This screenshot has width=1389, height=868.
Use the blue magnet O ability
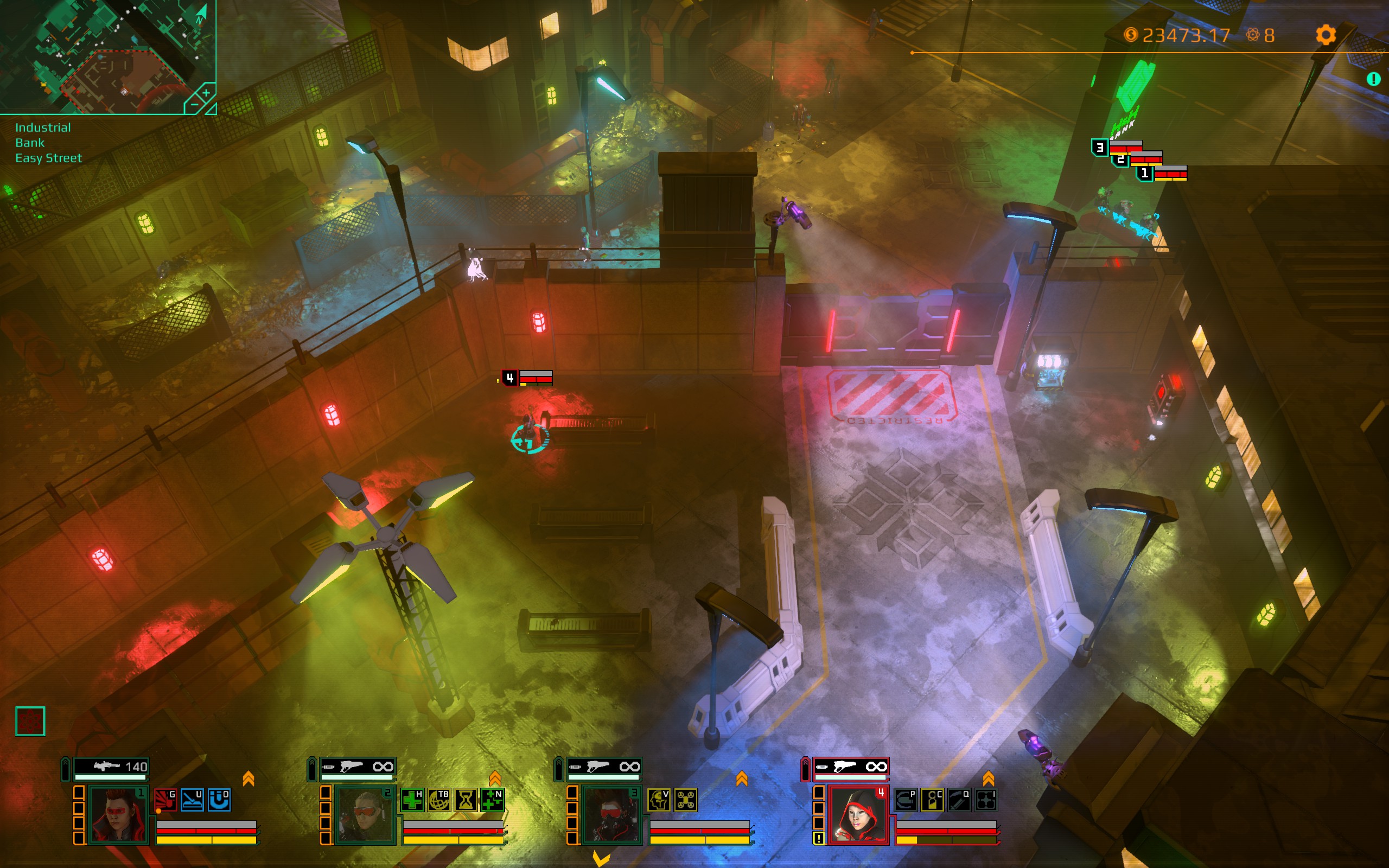219,800
